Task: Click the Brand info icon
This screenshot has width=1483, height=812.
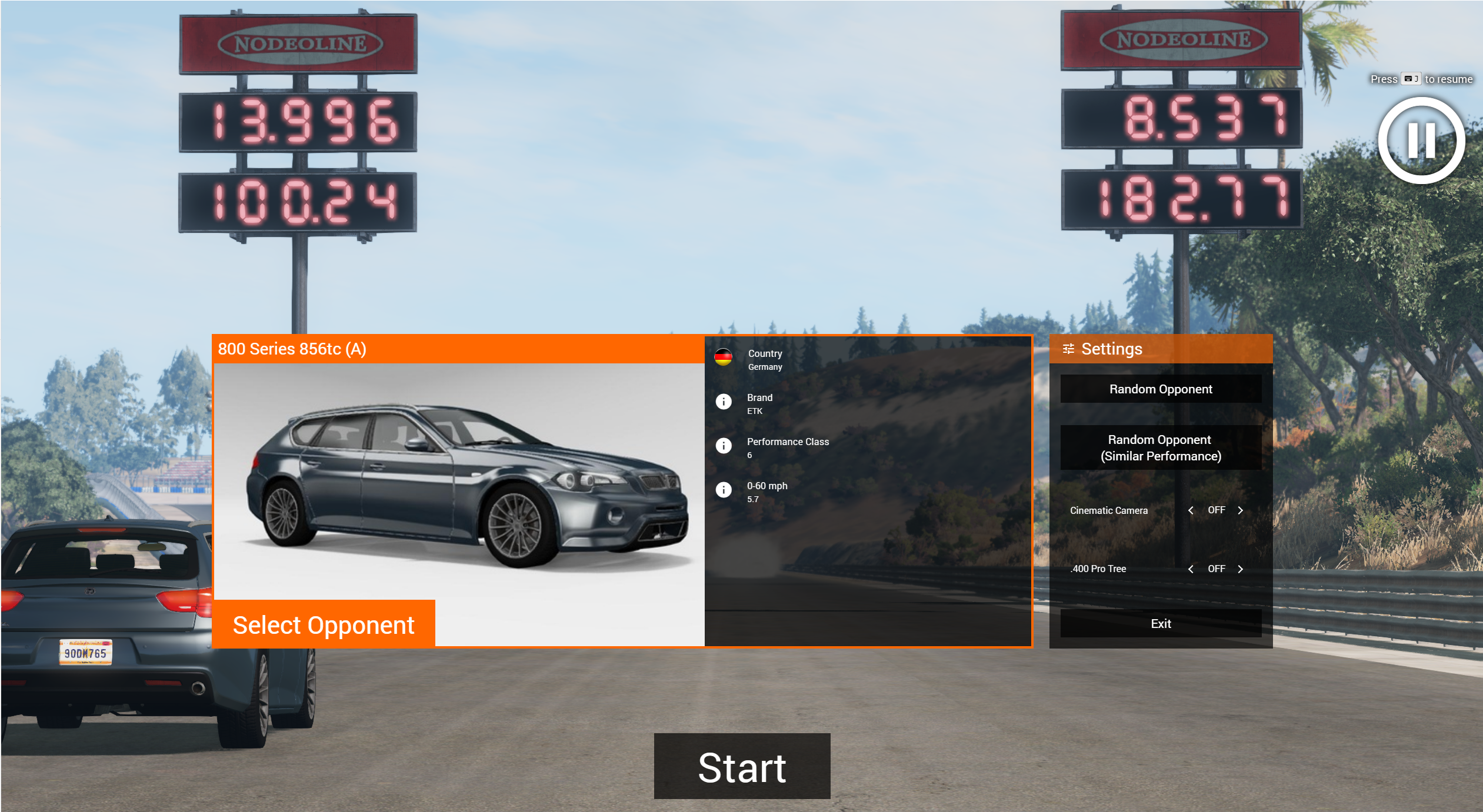Action: point(724,402)
